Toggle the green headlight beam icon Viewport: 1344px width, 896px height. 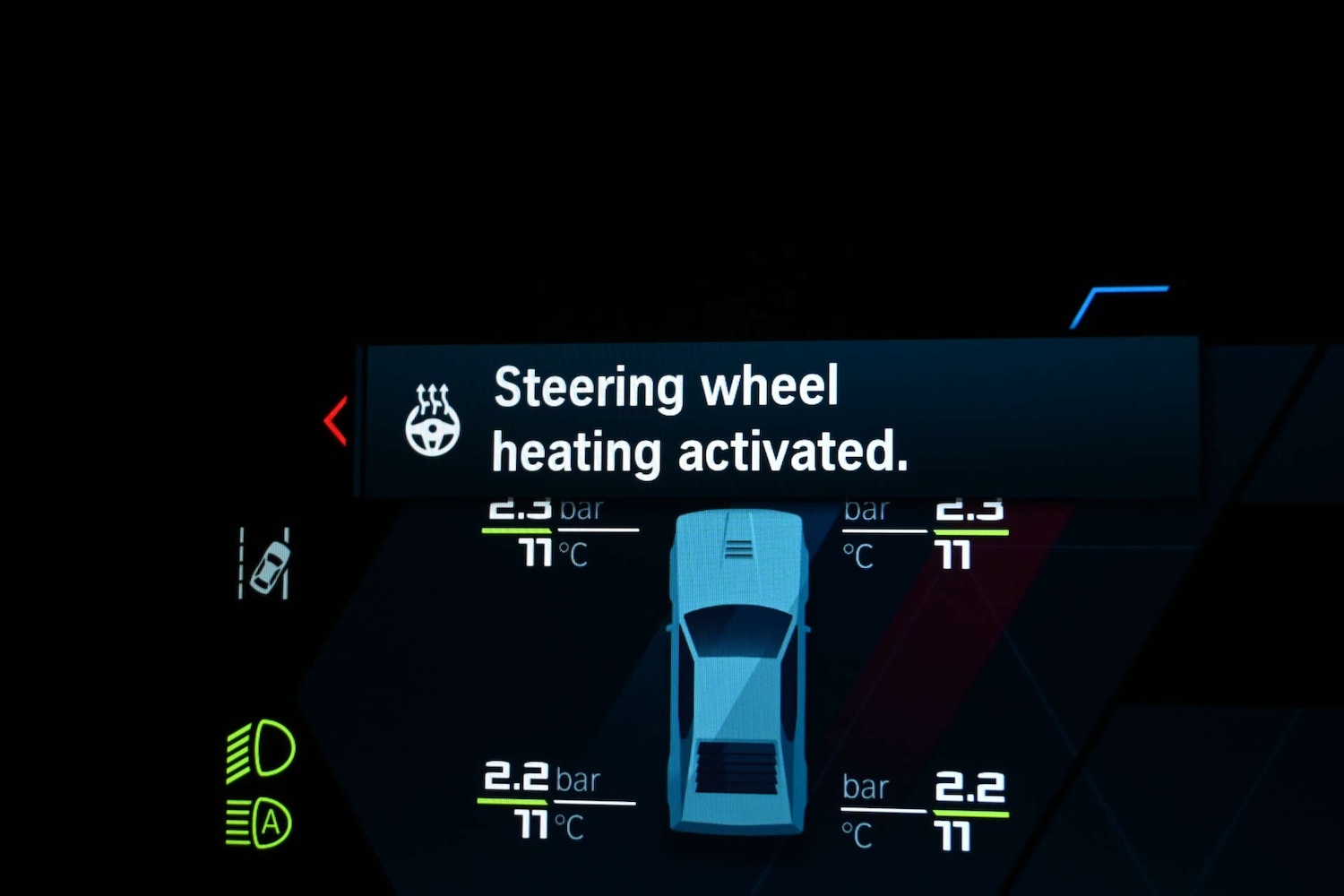260,749
